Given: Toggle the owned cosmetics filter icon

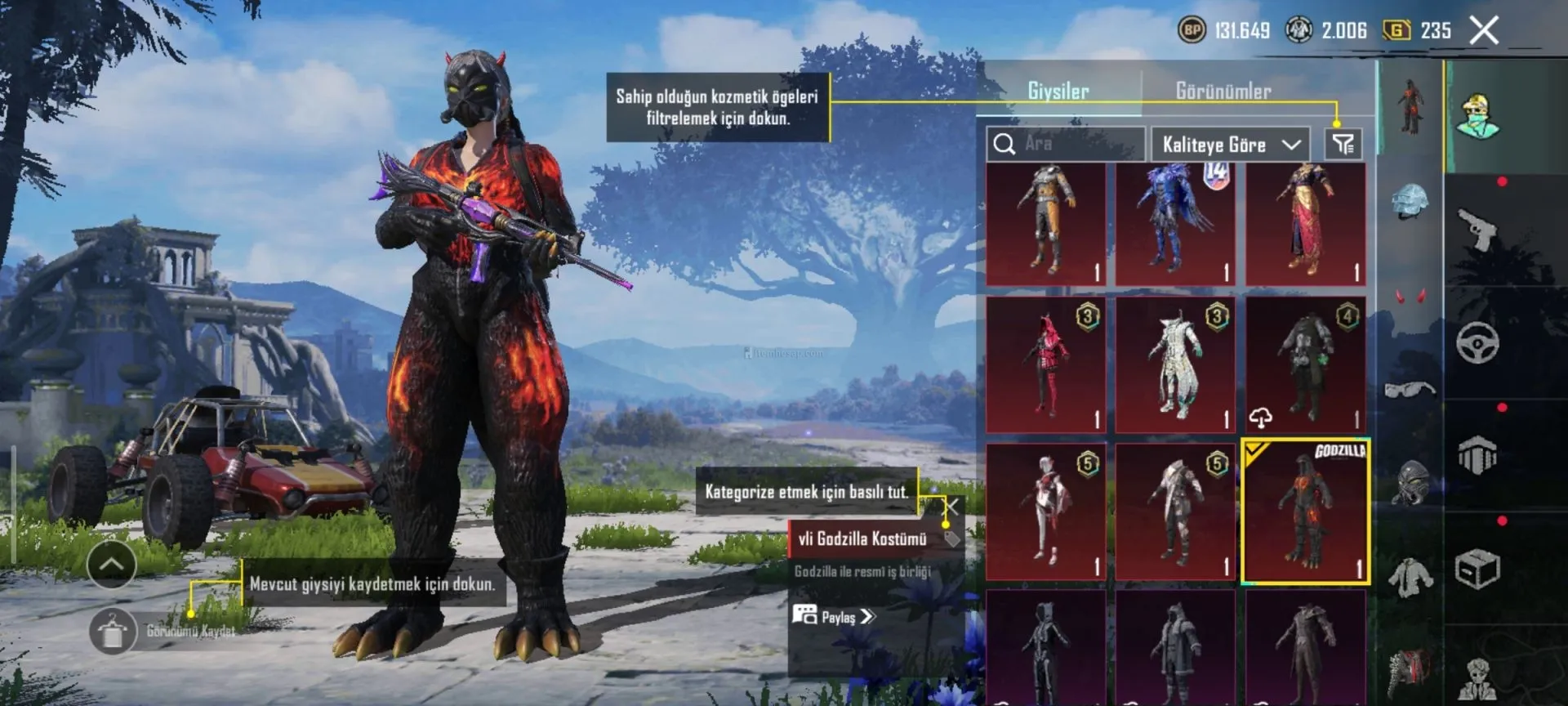Looking at the screenshot, I should coord(1343,145).
